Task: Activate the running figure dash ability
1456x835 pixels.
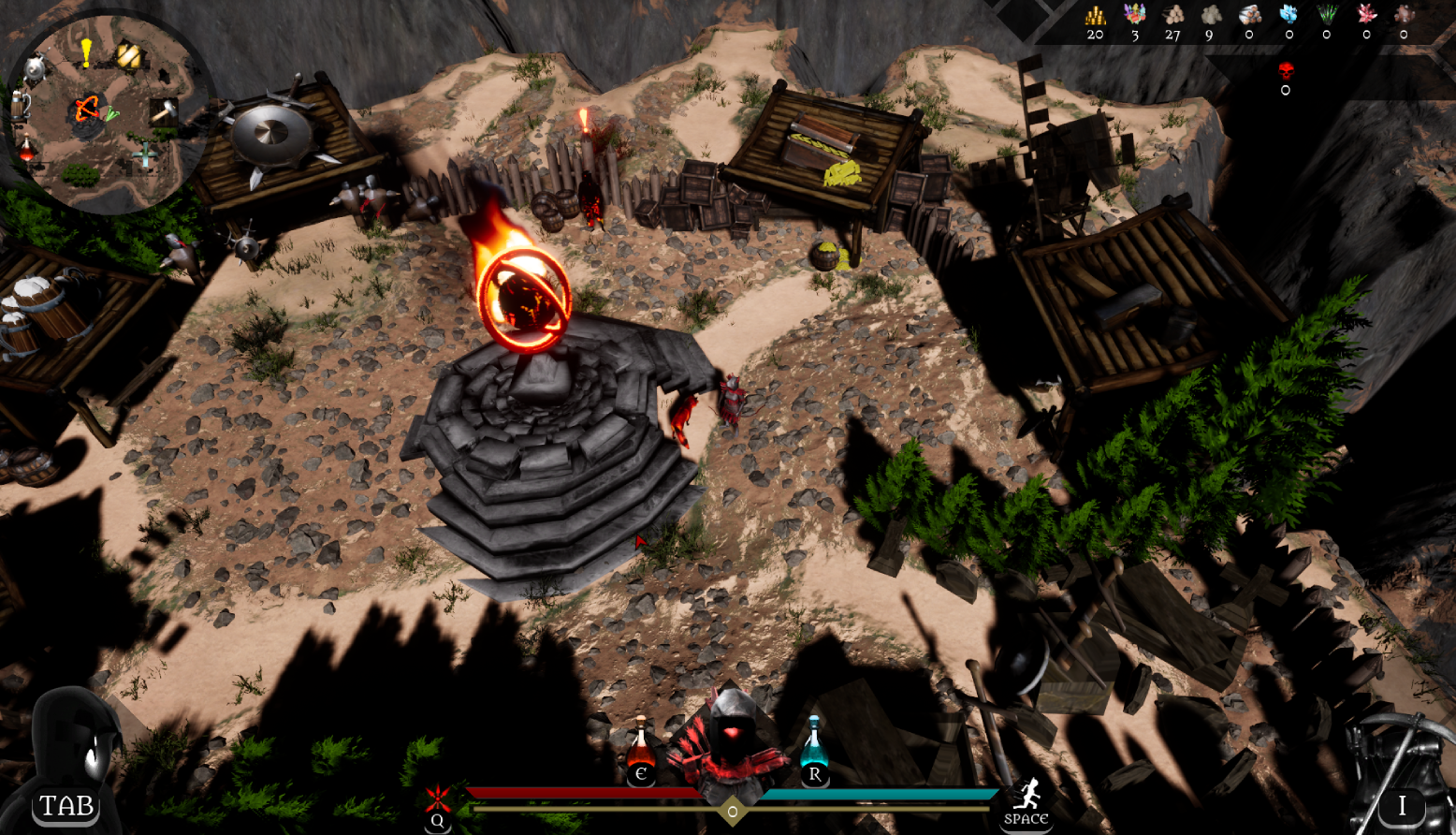Action: tap(1026, 798)
